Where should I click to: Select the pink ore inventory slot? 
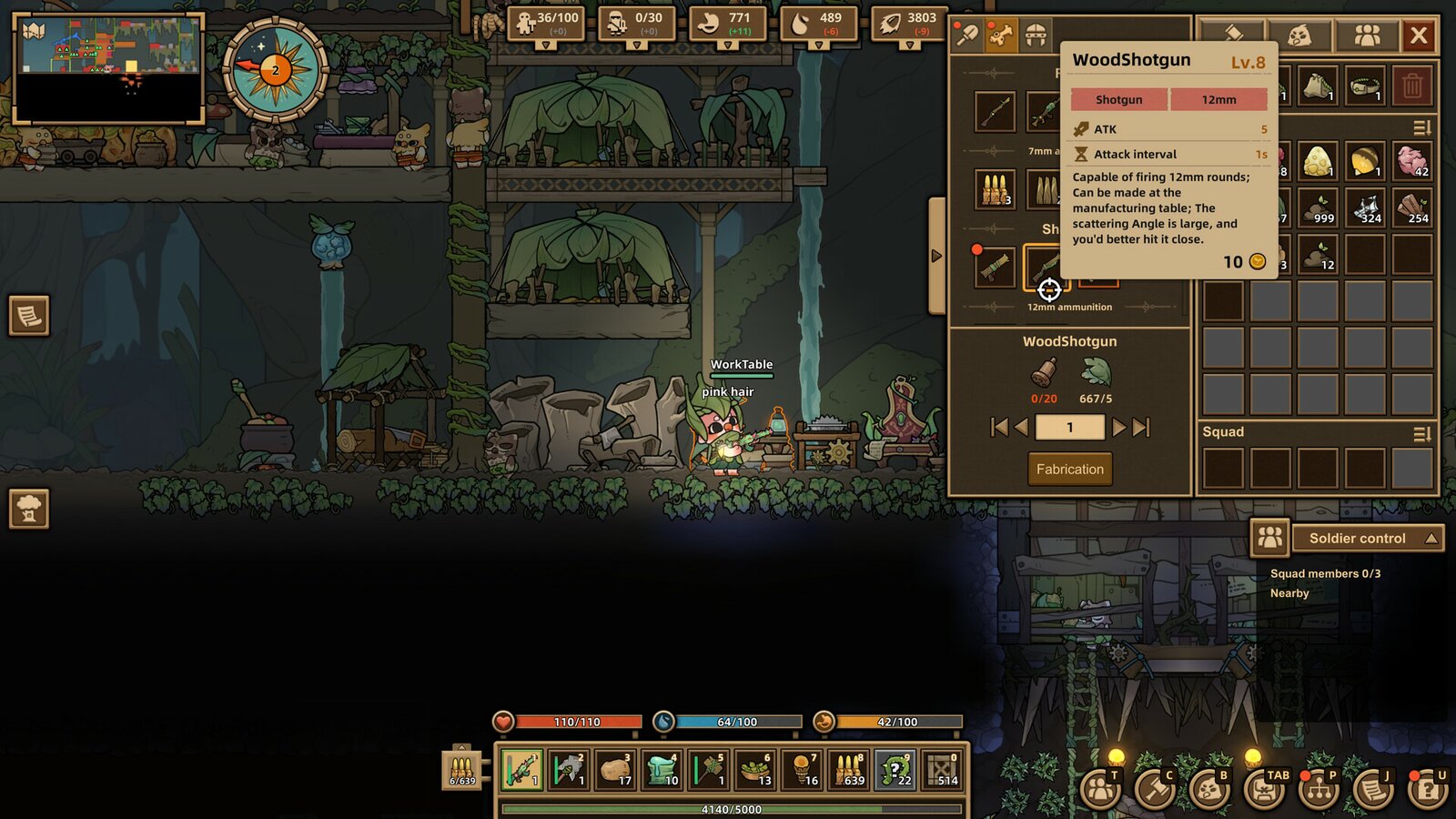coord(1411,161)
